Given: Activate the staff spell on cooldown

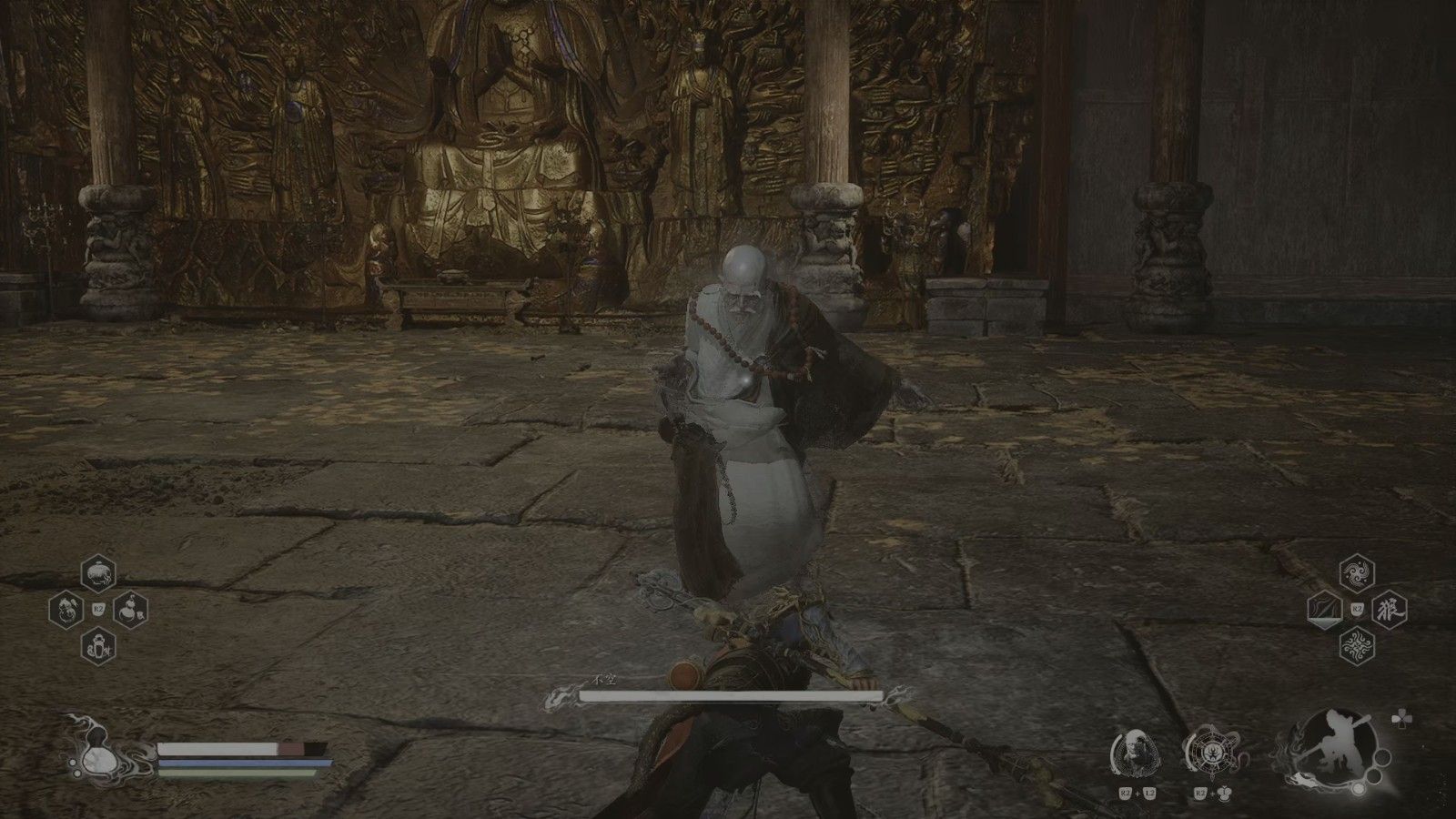Looking at the screenshot, I should [1324, 609].
